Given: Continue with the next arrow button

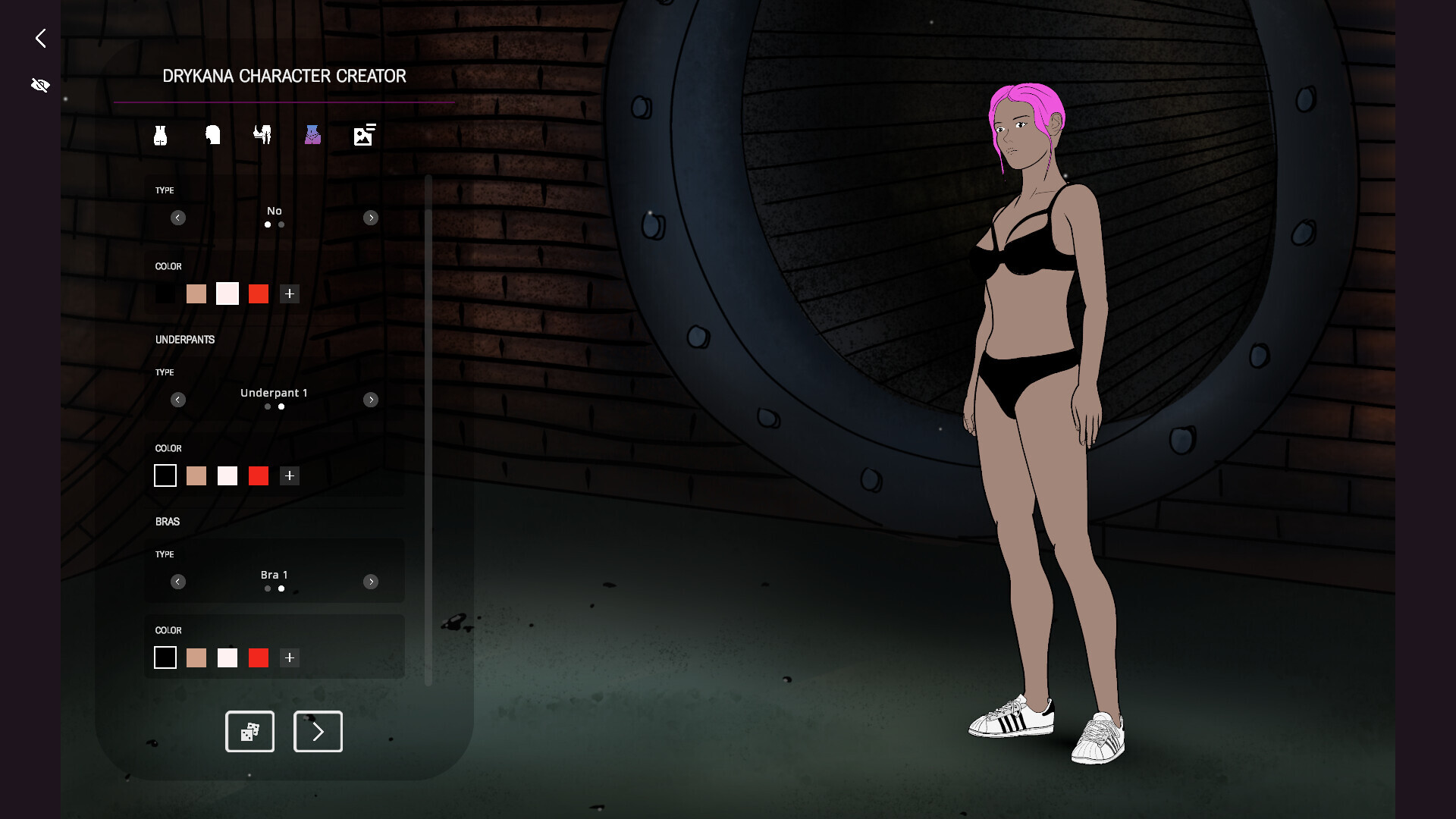Looking at the screenshot, I should [x=318, y=732].
